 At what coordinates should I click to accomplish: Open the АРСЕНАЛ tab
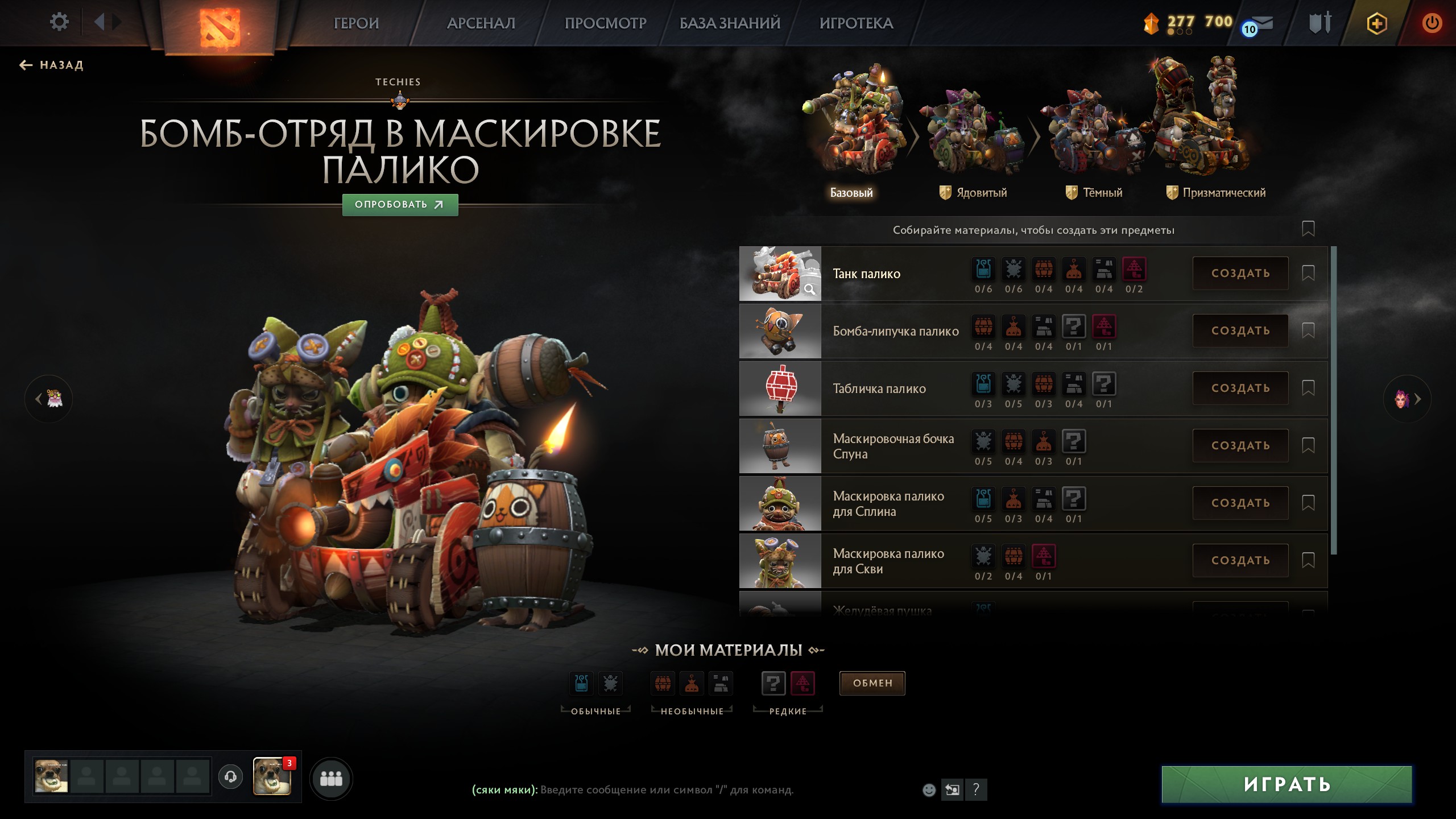[x=481, y=23]
